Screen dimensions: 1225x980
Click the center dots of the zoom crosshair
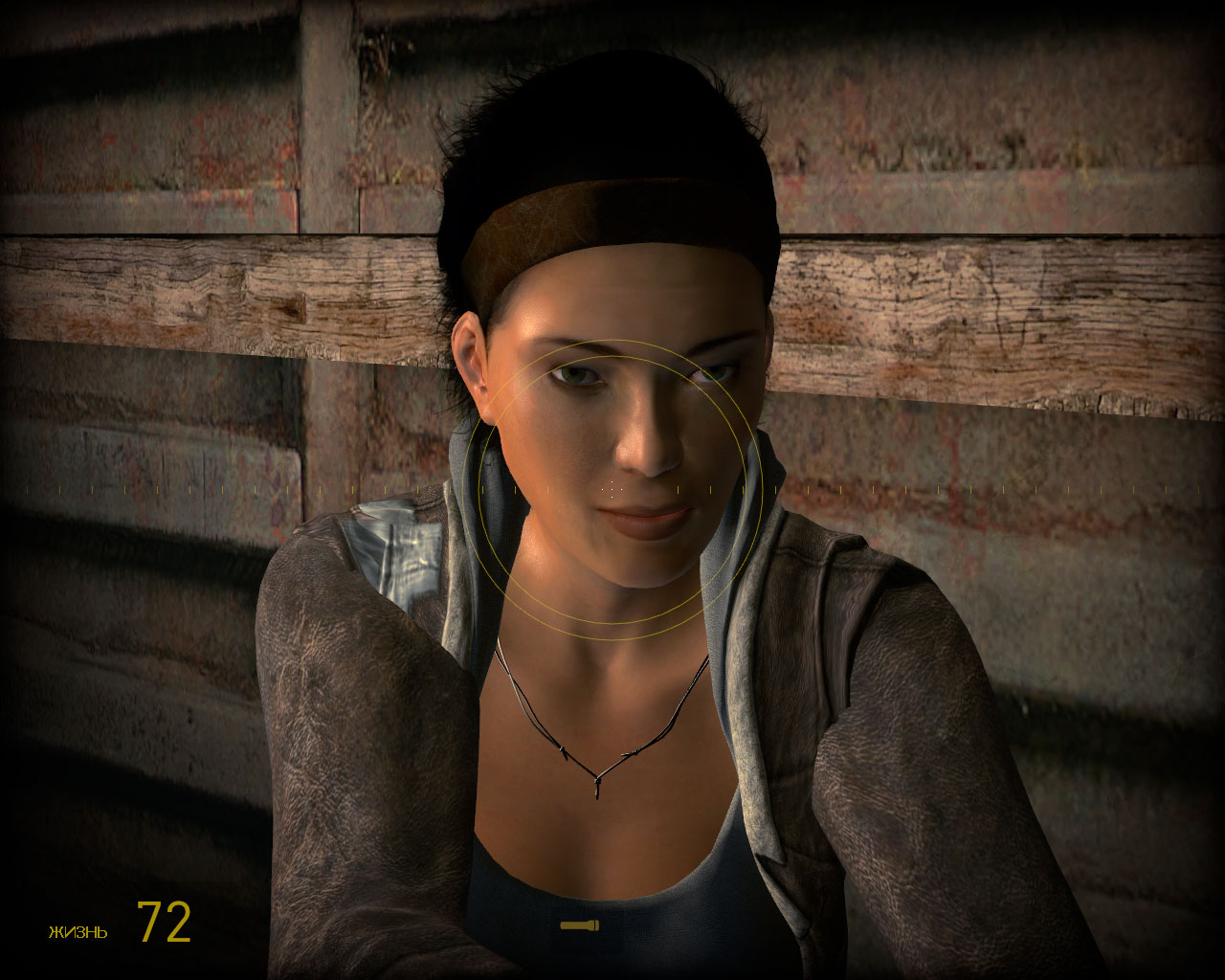coord(610,488)
